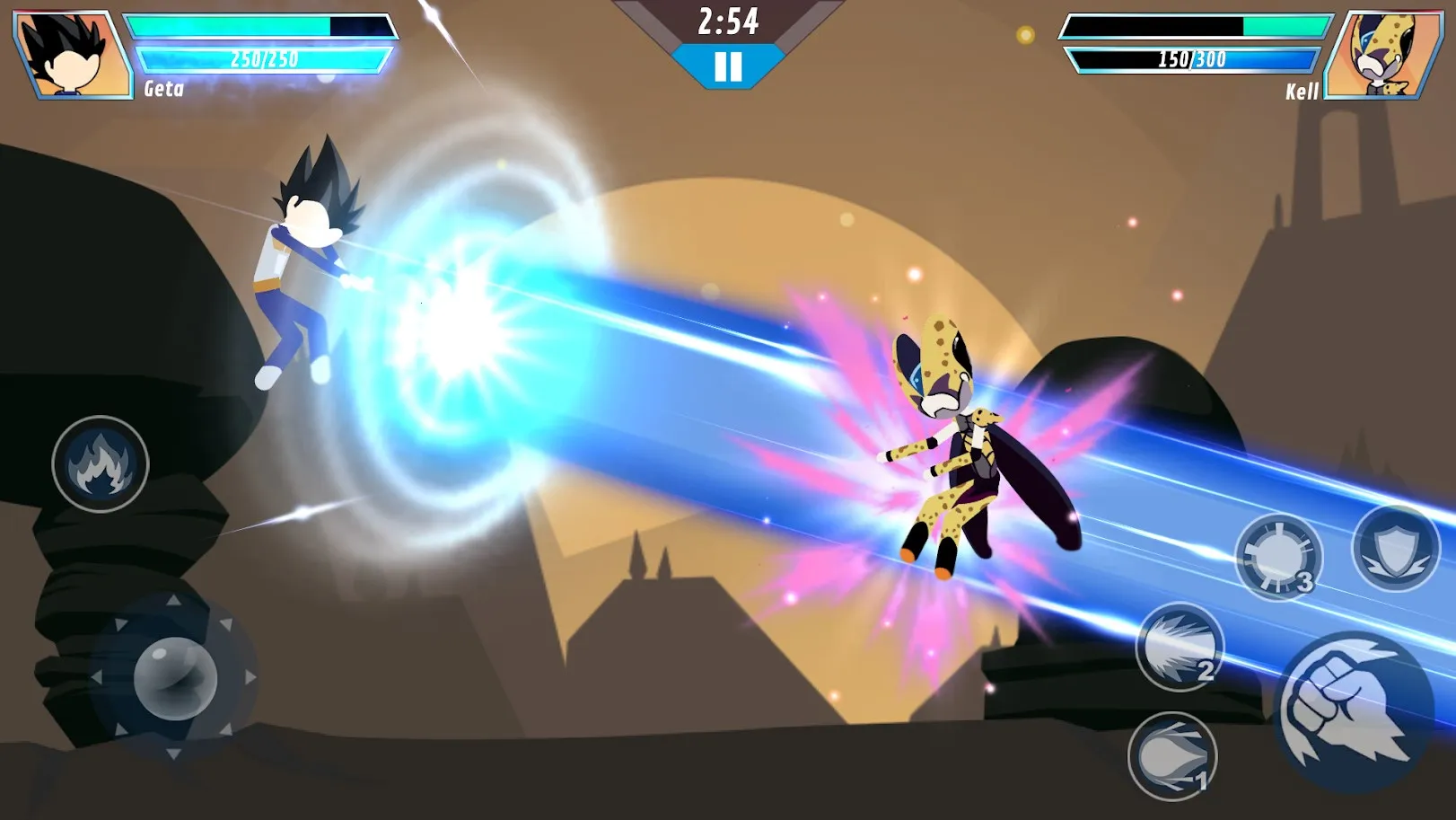
Task: Trigger skill 2 burst attack
Action: pyautogui.click(x=1179, y=646)
